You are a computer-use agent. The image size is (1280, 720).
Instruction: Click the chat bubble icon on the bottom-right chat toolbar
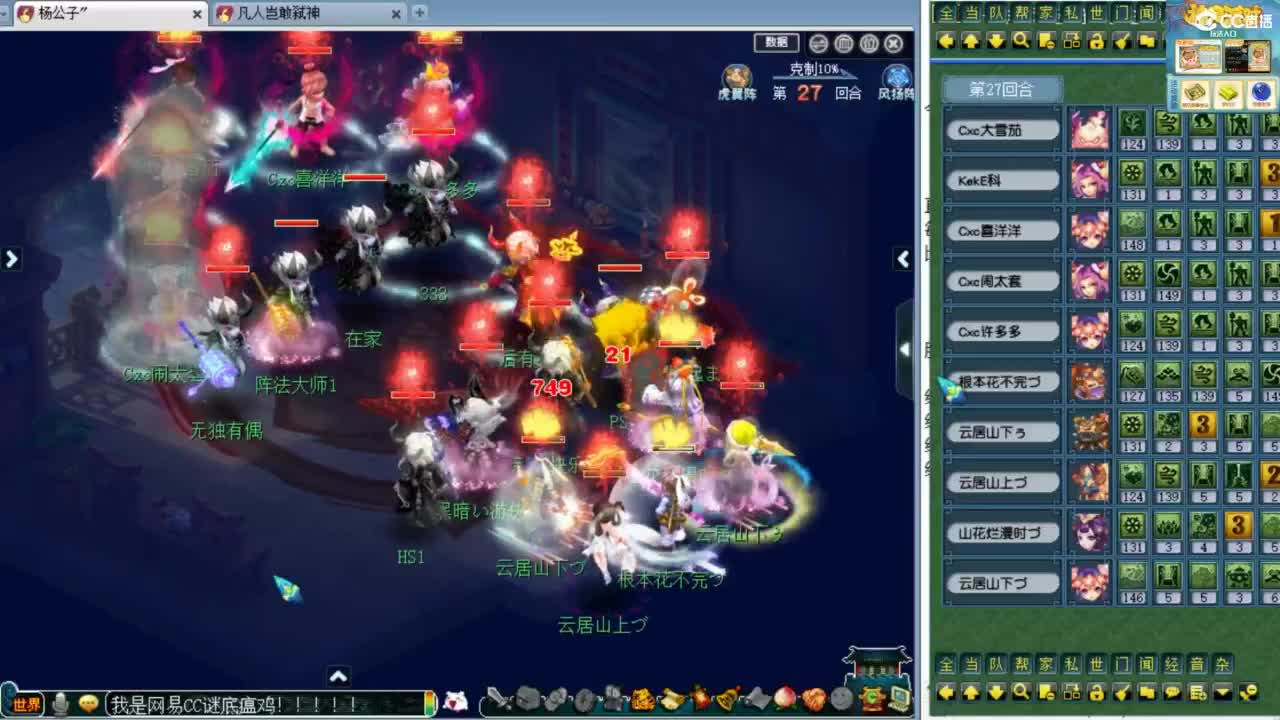[1173, 692]
